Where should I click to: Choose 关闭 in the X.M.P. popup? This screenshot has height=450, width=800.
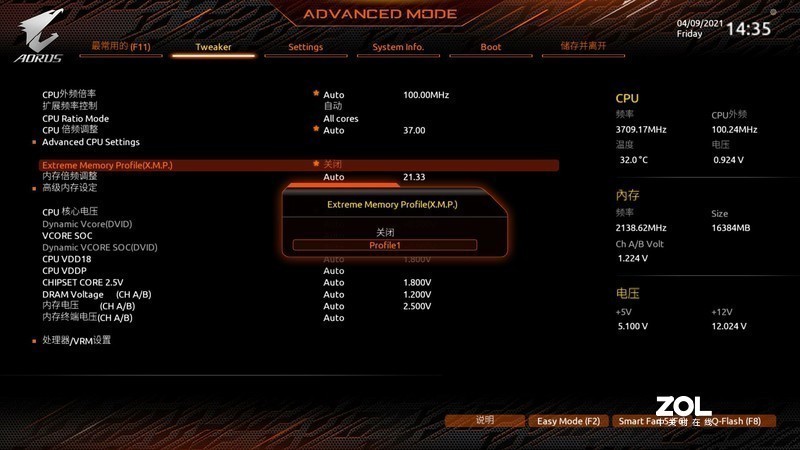click(x=385, y=232)
